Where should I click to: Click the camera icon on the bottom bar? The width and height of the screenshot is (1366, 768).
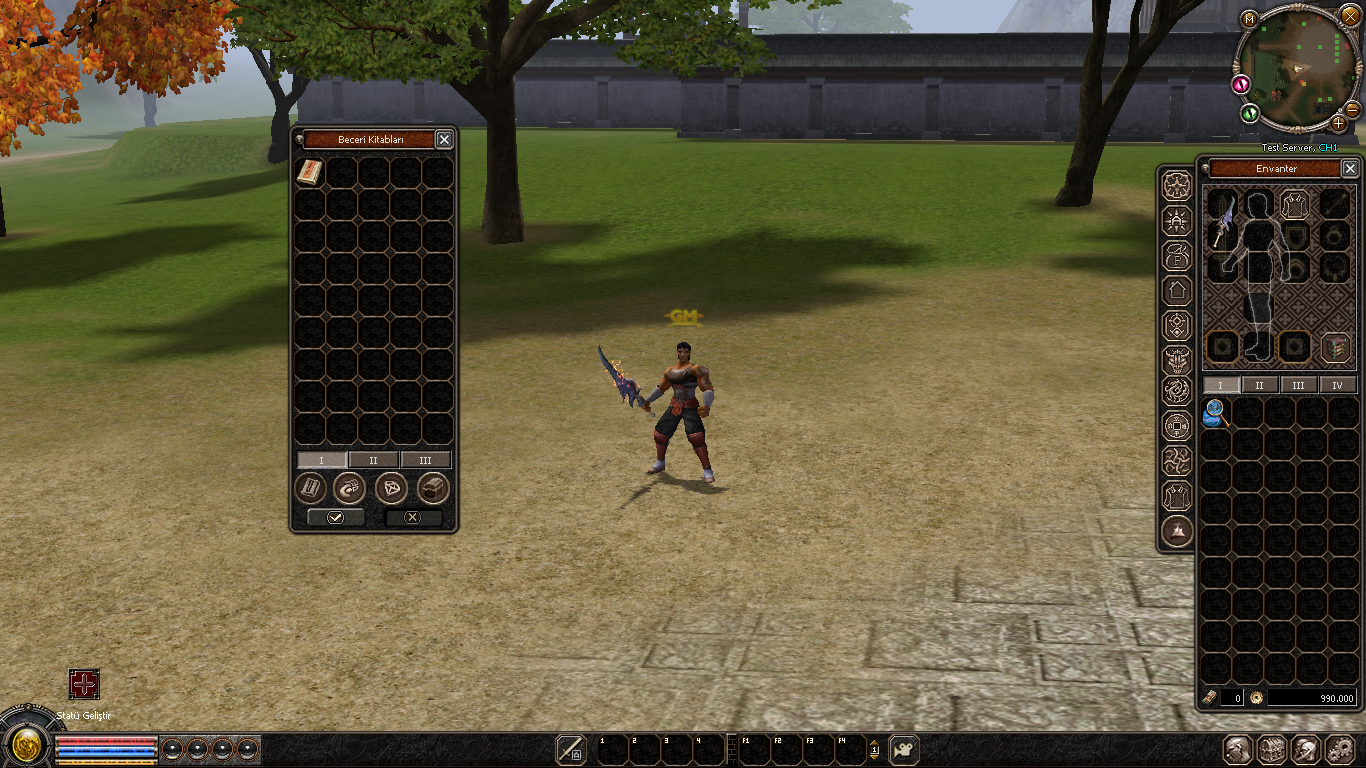pos(904,749)
